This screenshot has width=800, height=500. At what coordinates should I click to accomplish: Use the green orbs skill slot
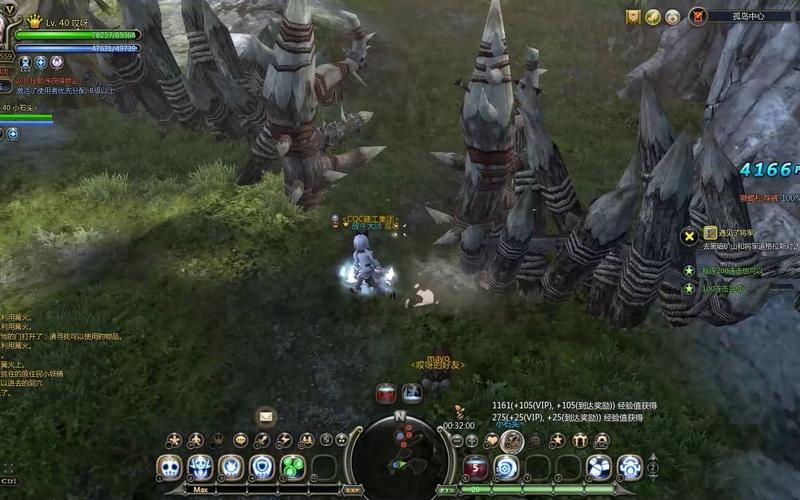click(292, 467)
